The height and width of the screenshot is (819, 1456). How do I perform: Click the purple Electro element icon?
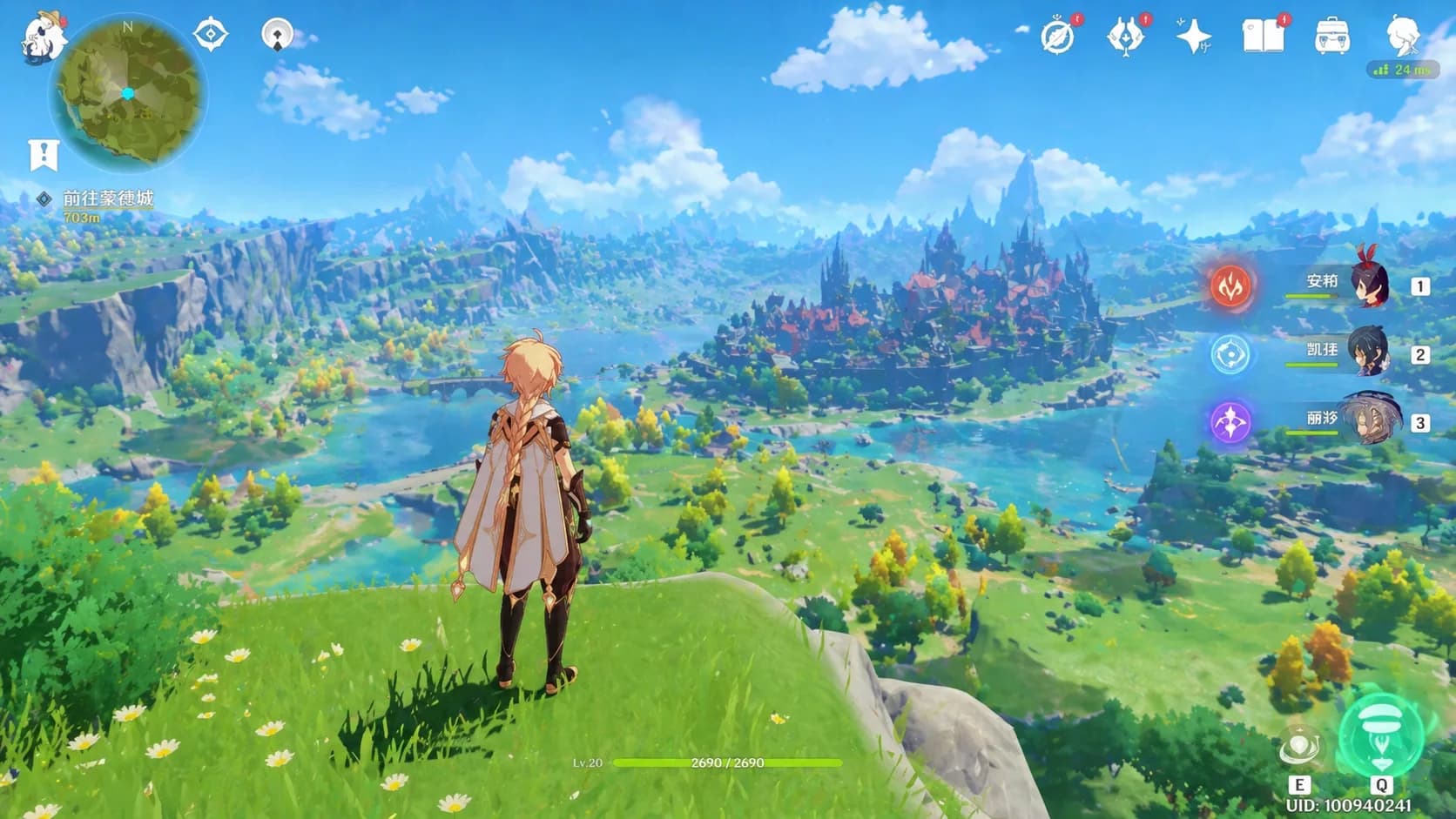point(1230,422)
